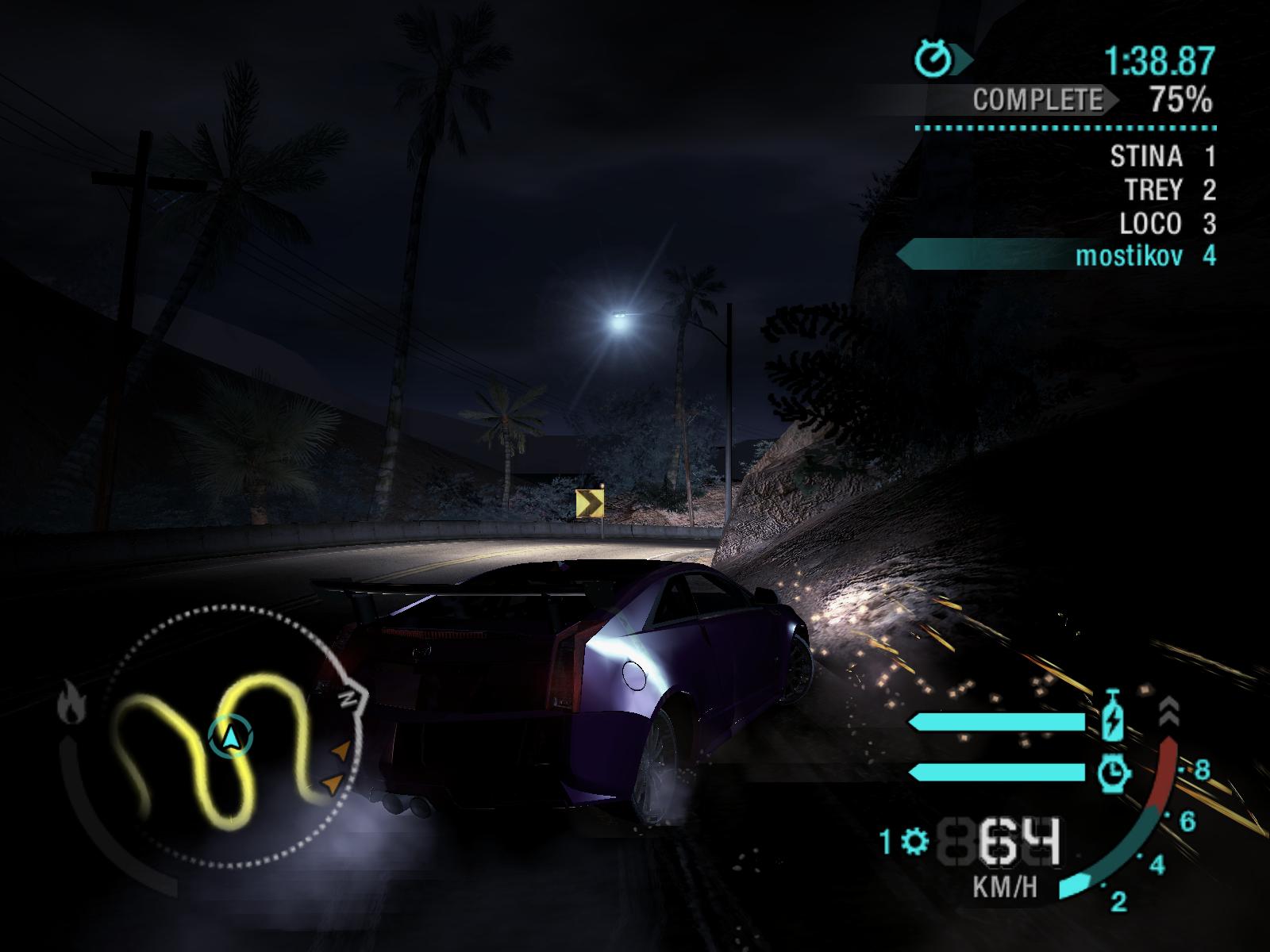Select LOCO's position row

coord(1167,224)
